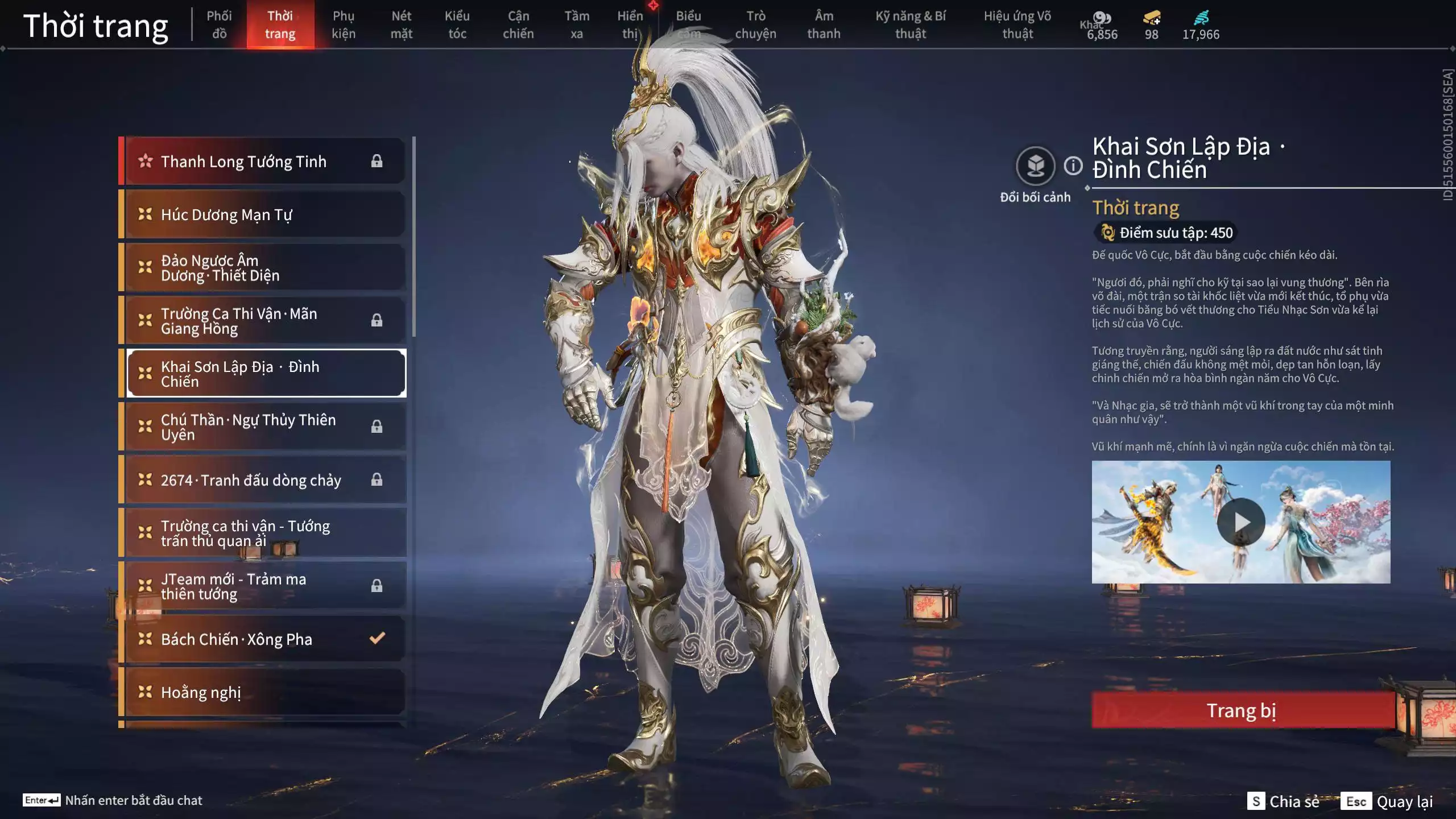Open Hiệu ứng Võ thuật tab
Viewport: 1456px width, 819px height.
pos(1017,25)
